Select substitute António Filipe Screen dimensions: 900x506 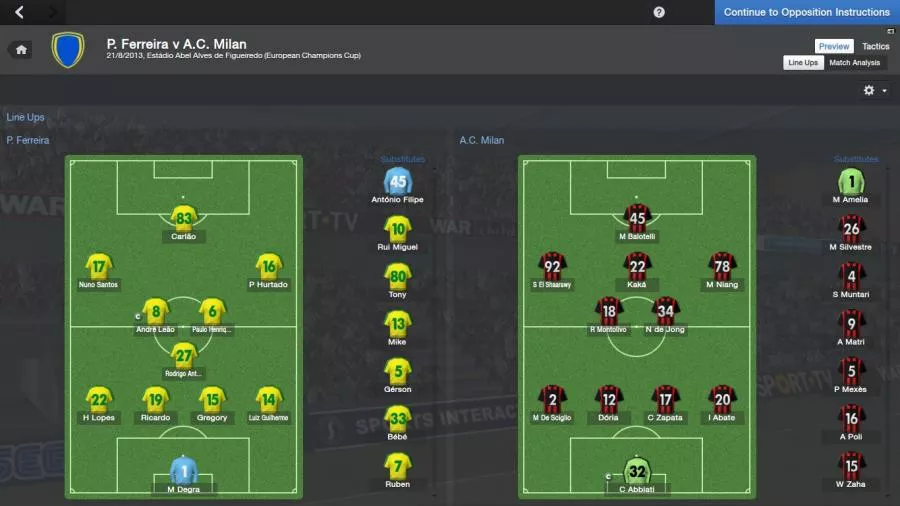point(398,183)
